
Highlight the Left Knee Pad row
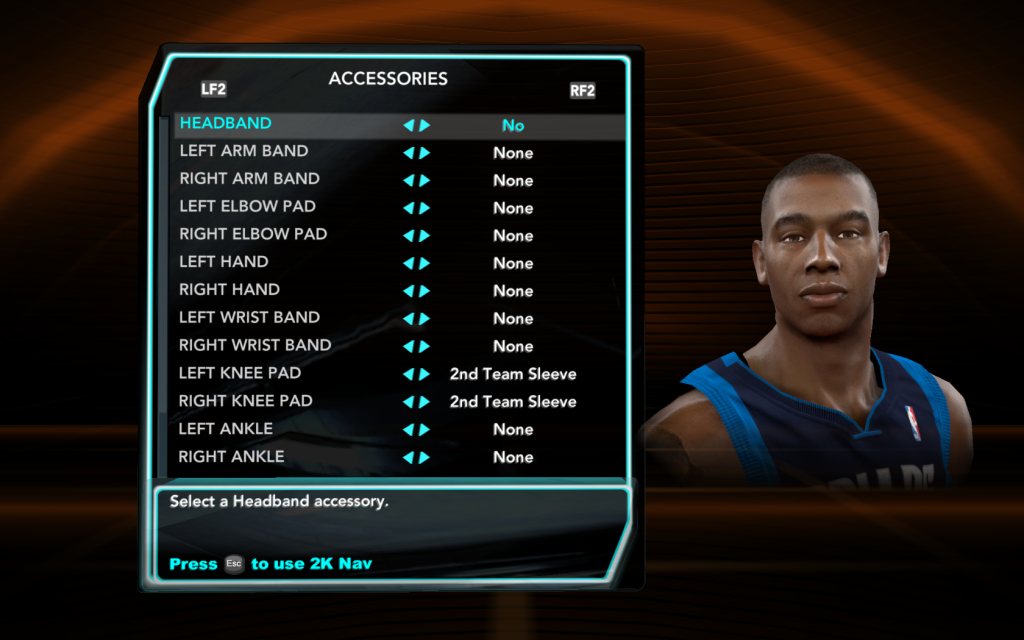[240, 373]
